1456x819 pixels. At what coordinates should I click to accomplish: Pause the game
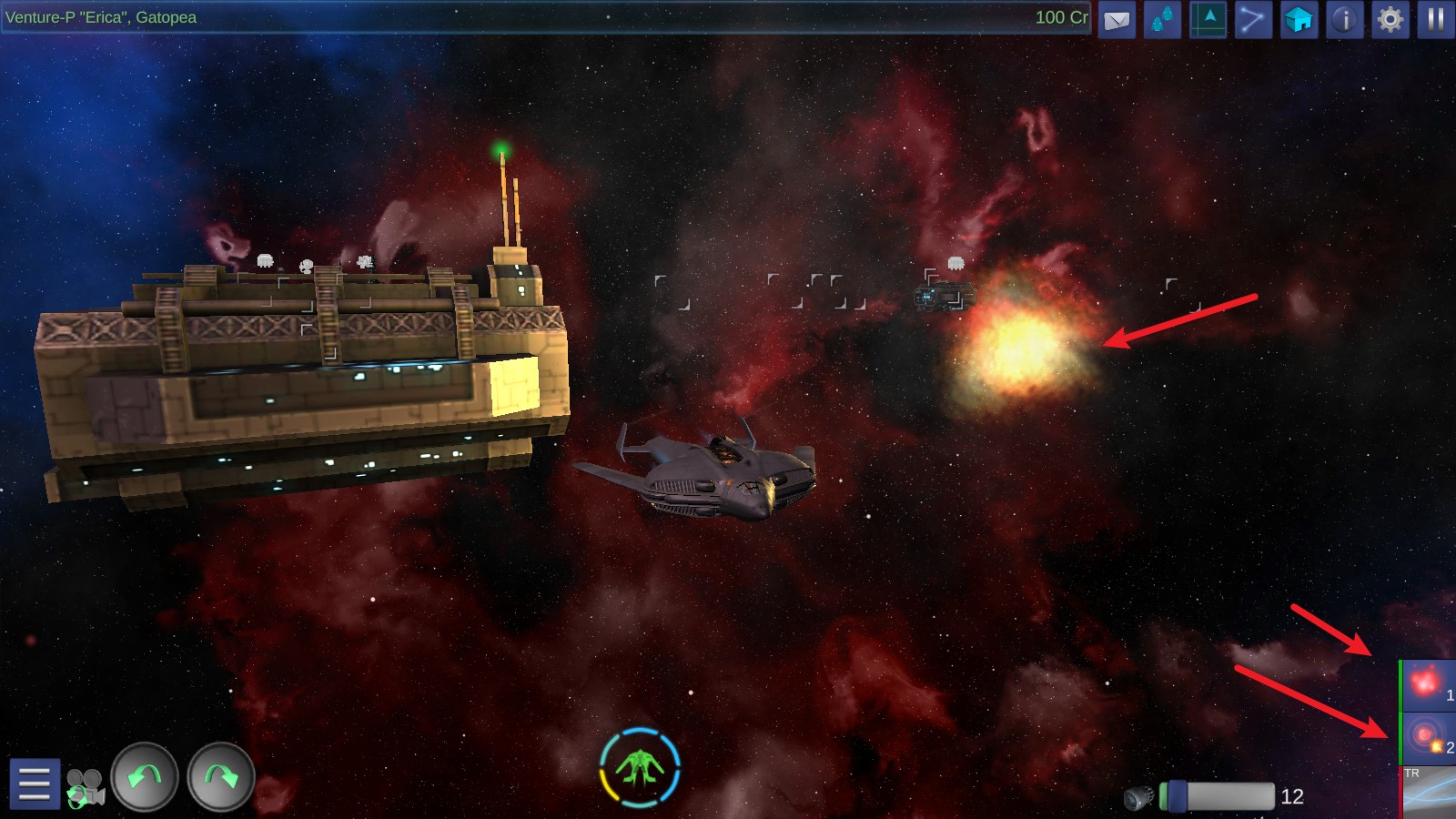coord(1435,20)
